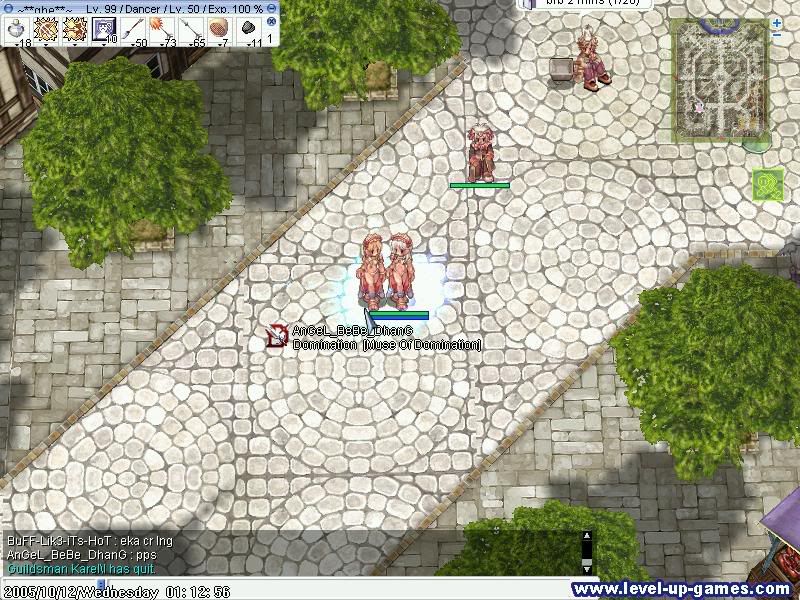This screenshot has height=600, width=800.
Task: Use the portrait skill icon in the hotbar
Action: [104, 28]
